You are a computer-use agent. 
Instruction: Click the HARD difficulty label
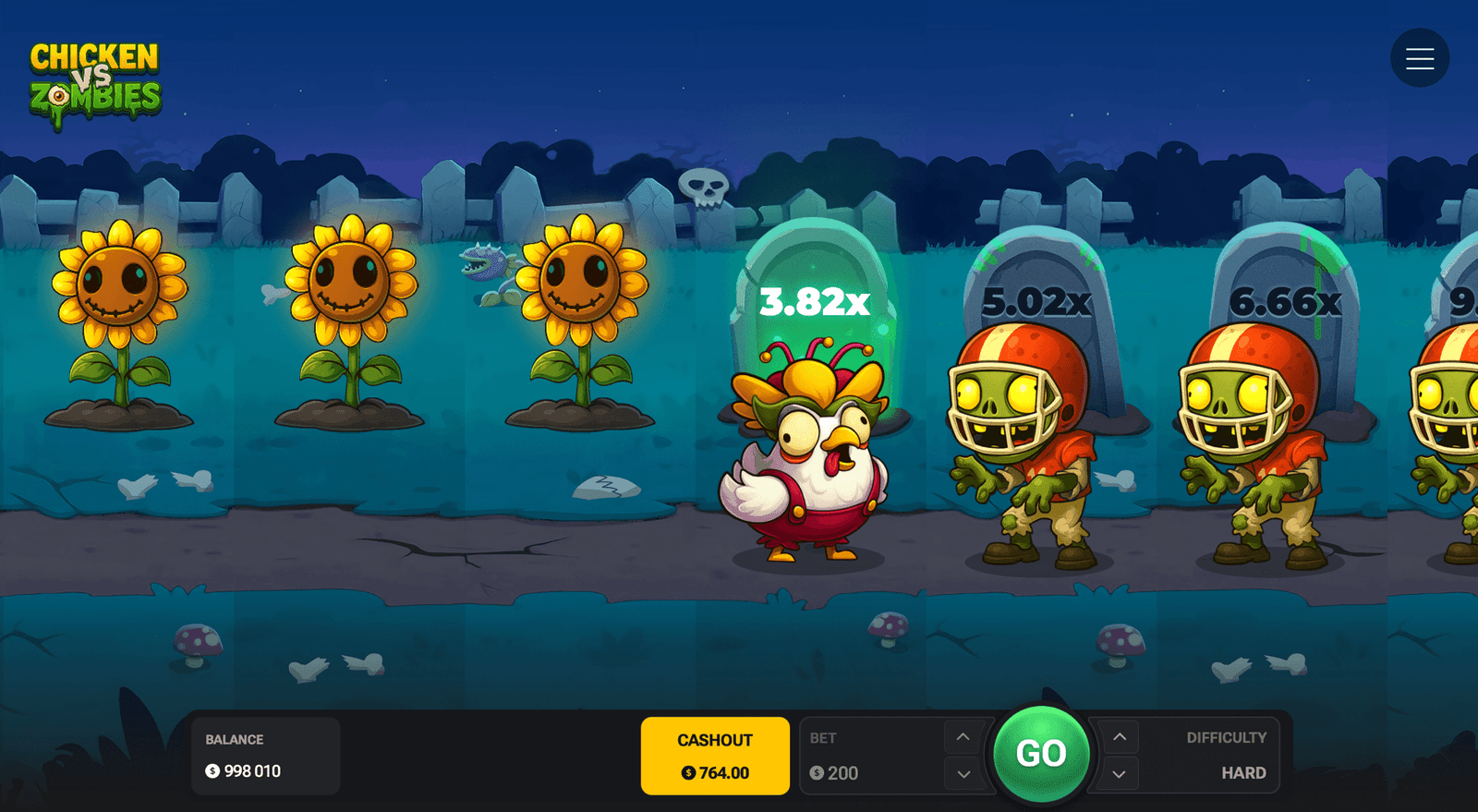pos(1244,772)
